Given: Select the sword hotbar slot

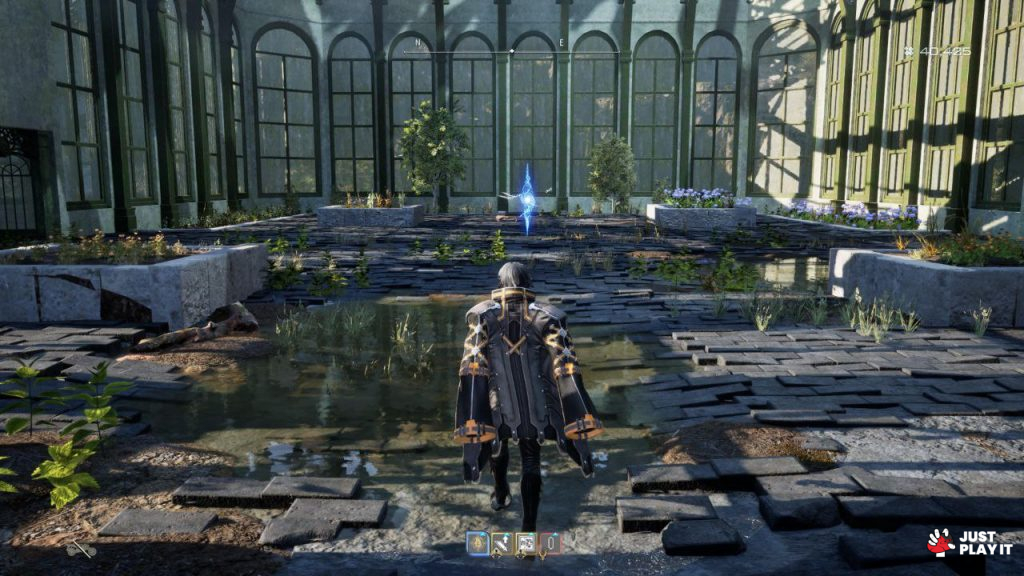Looking at the screenshot, I should point(501,543).
